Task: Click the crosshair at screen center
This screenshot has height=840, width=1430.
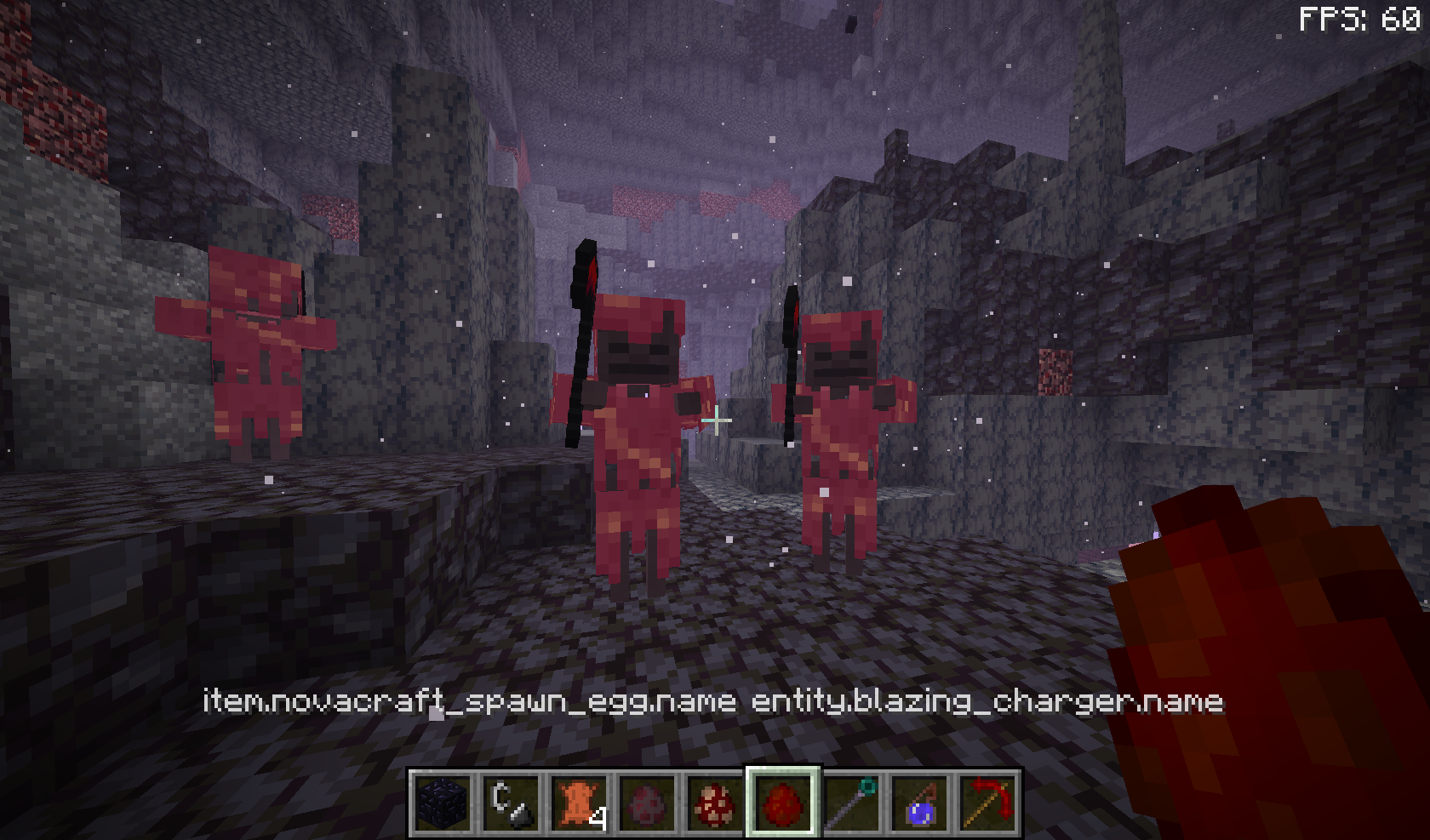Action: pyautogui.click(x=715, y=420)
